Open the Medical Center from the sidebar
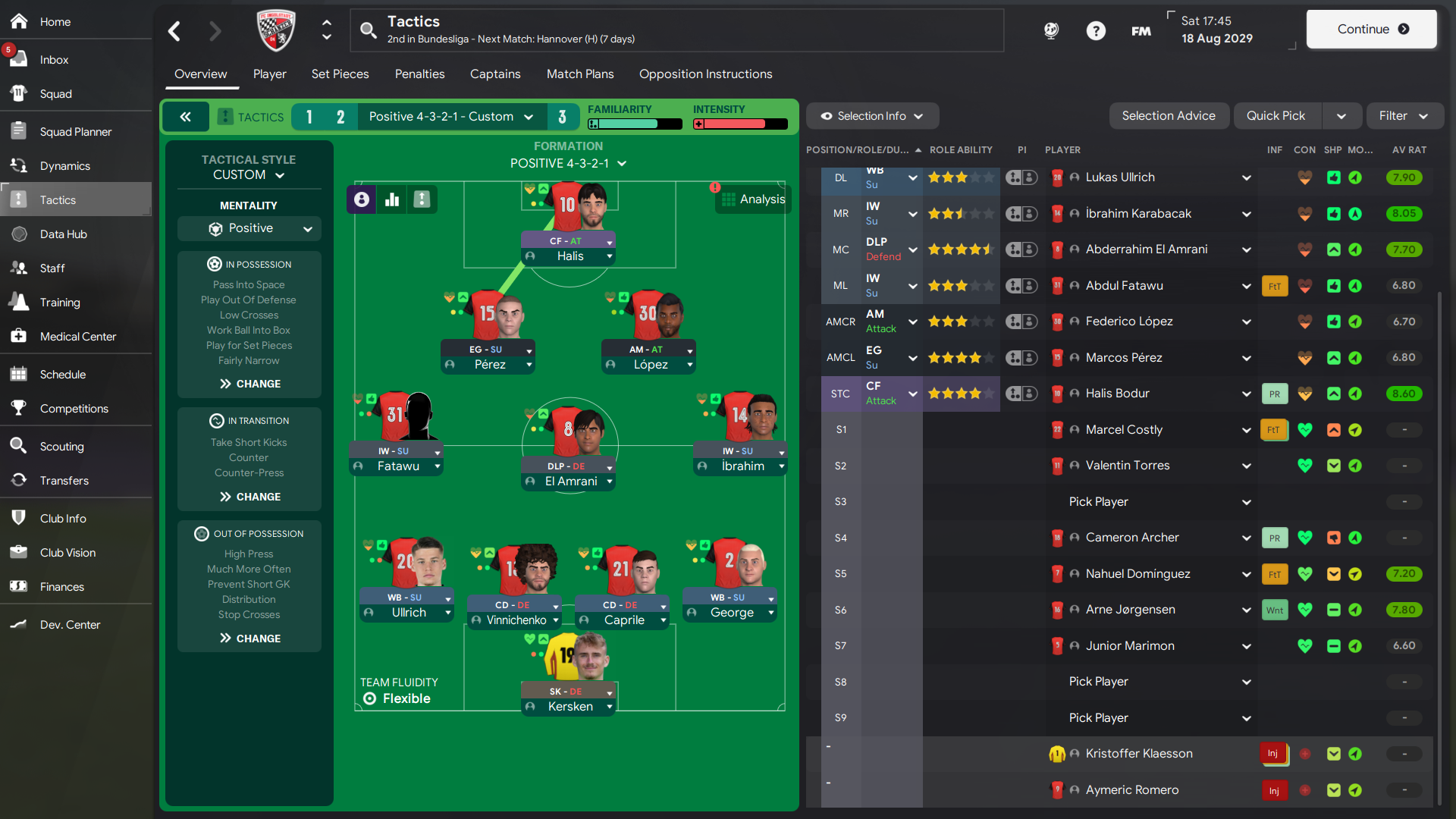 tap(78, 336)
